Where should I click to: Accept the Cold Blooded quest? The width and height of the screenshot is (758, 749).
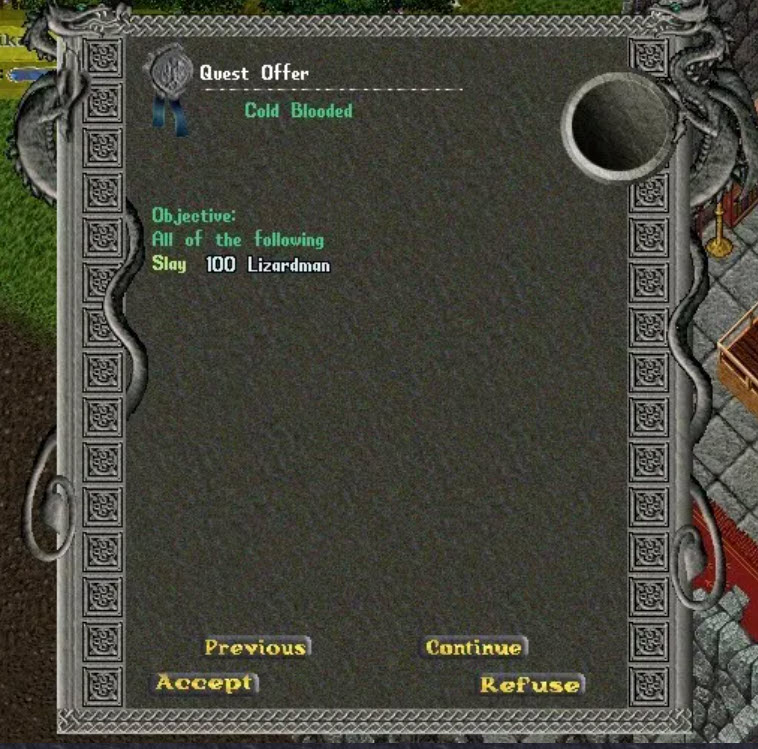[x=205, y=683]
